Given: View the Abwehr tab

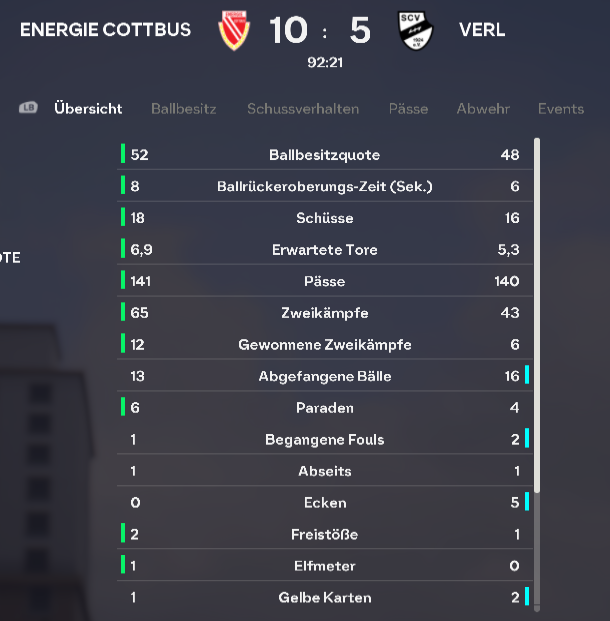Looking at the screenshot, I should click(x=483, y=109).
